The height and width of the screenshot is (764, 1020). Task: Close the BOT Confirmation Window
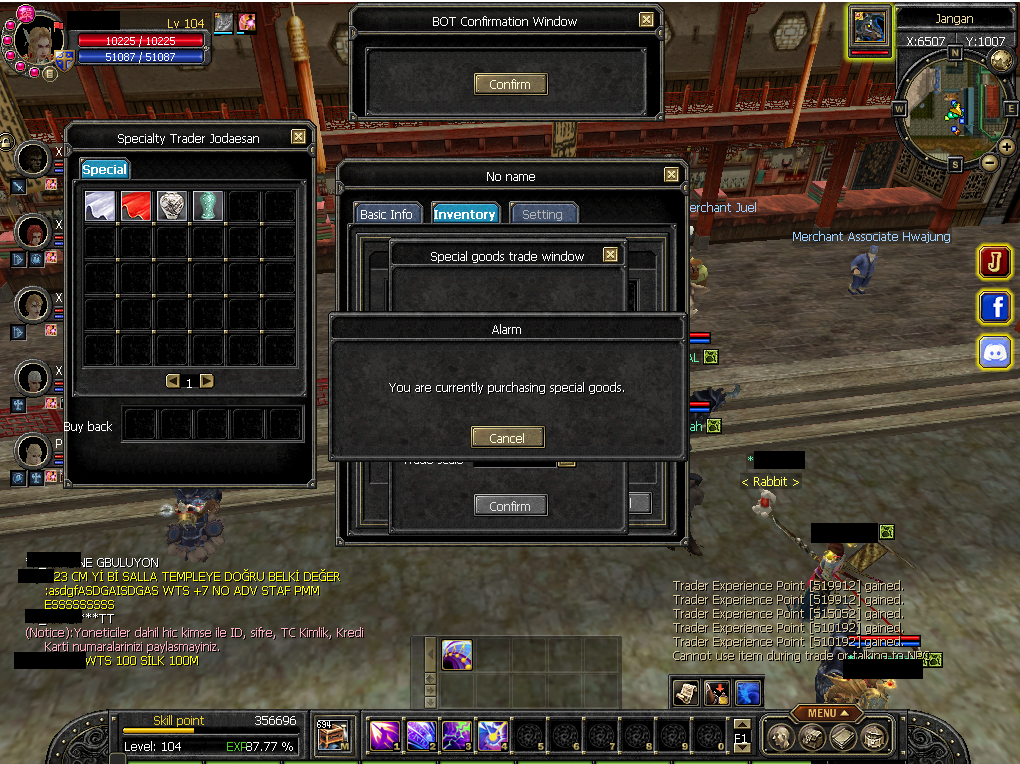646,20
